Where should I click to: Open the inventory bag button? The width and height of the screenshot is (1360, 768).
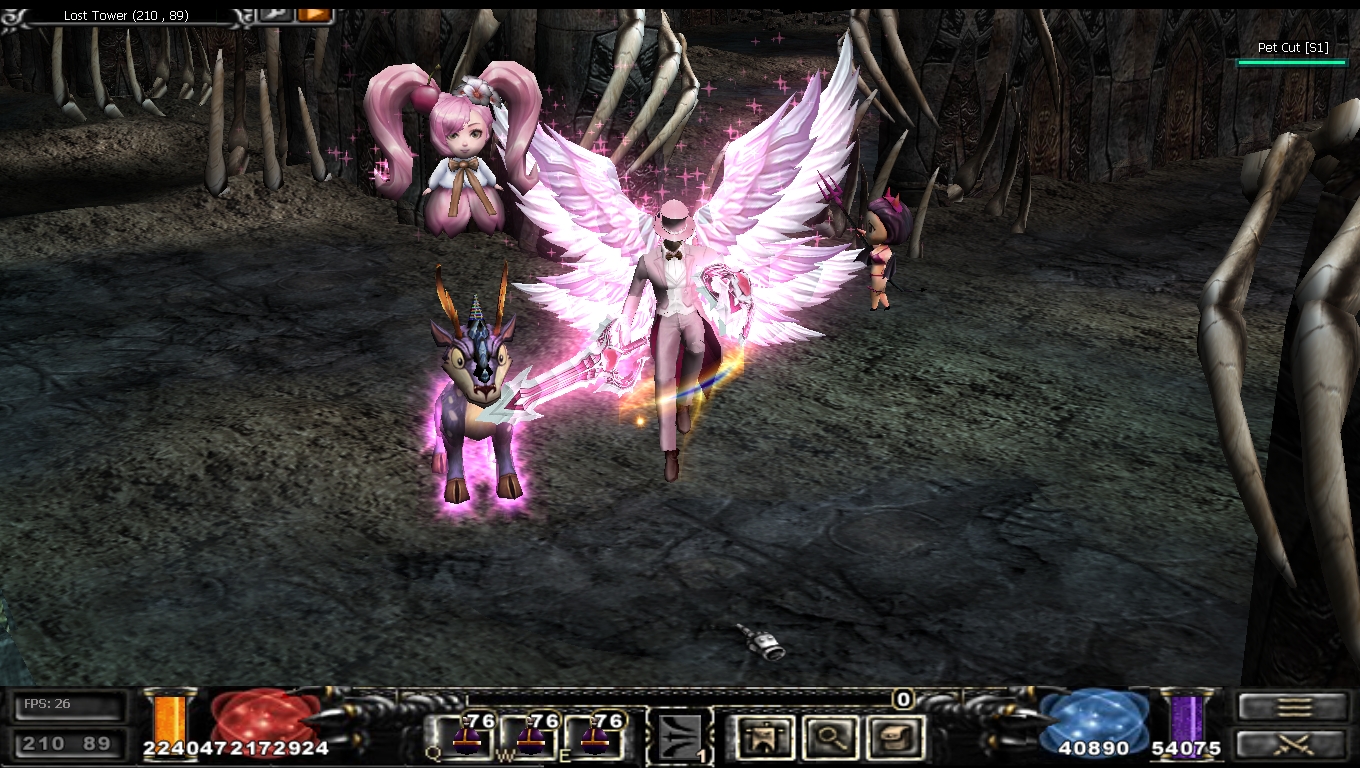893,738
